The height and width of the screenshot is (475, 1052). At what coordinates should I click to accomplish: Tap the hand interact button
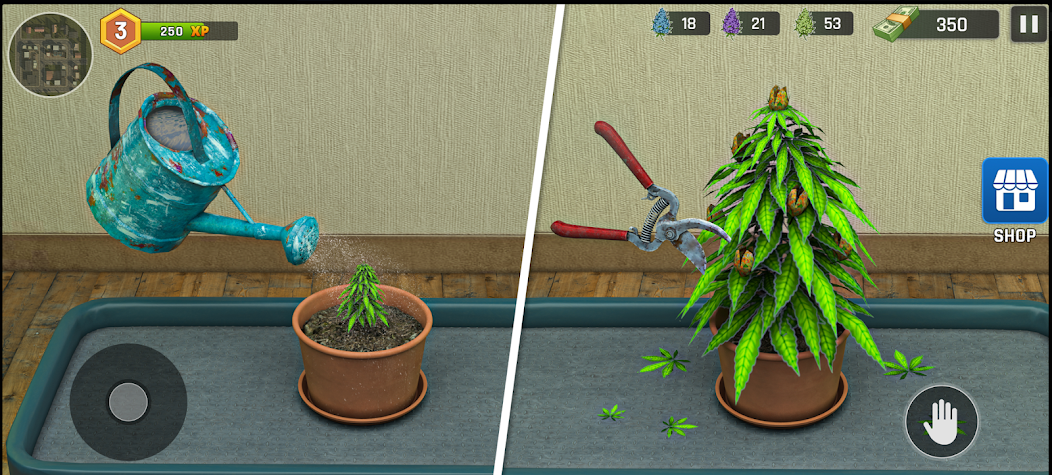941,422
